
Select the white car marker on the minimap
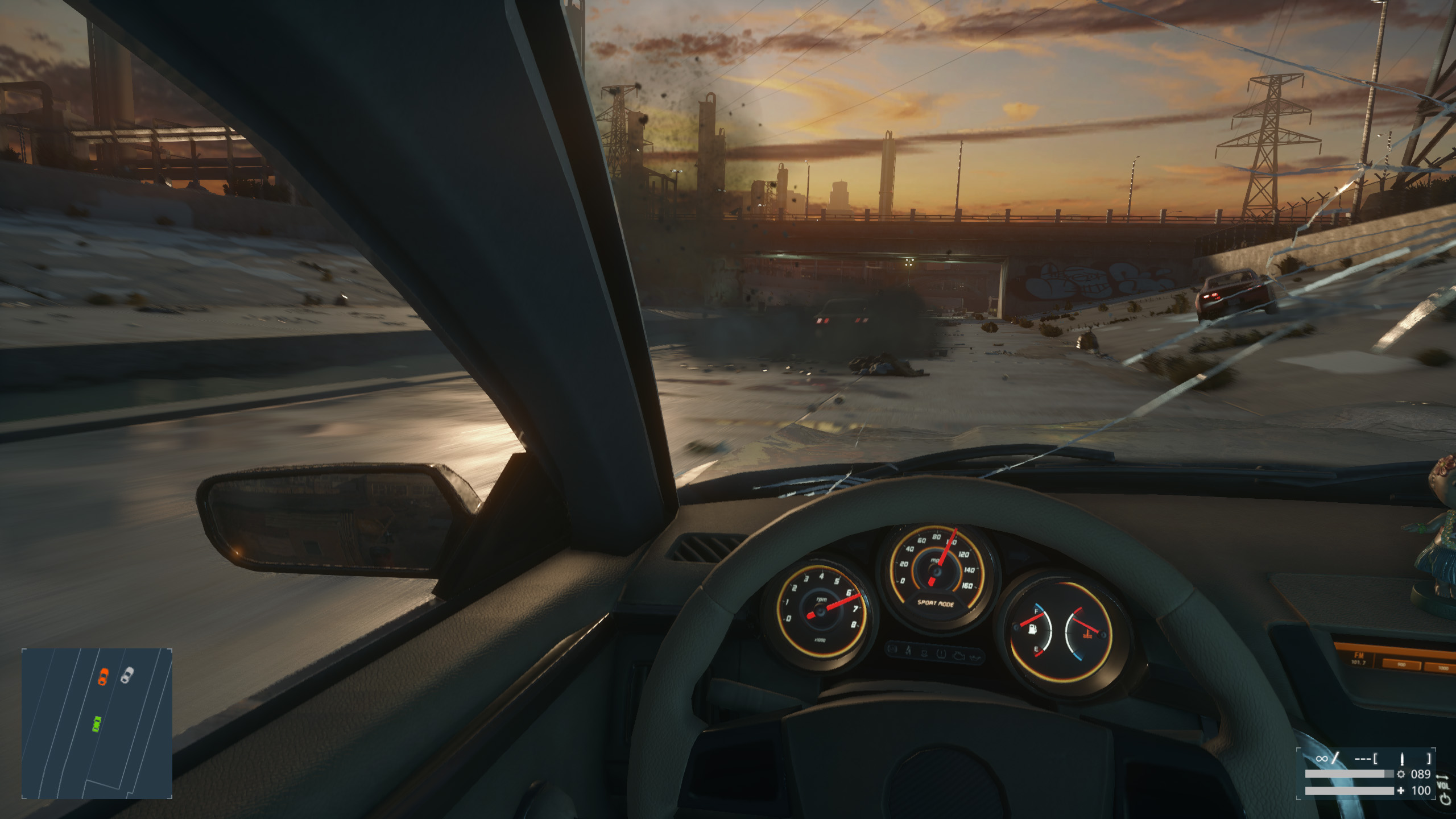coord(127,675)
